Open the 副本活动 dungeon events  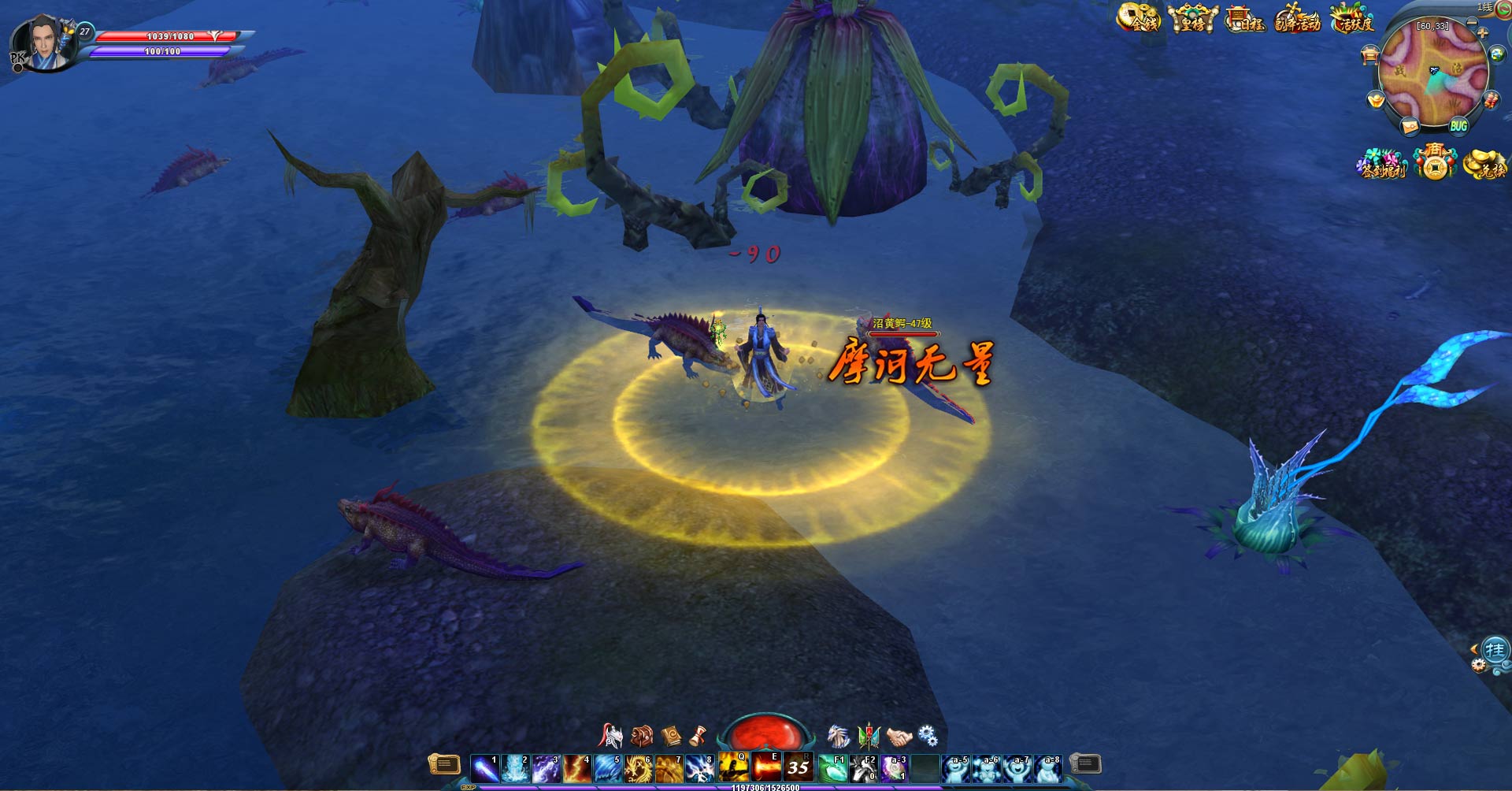(x=1297, y=19)
